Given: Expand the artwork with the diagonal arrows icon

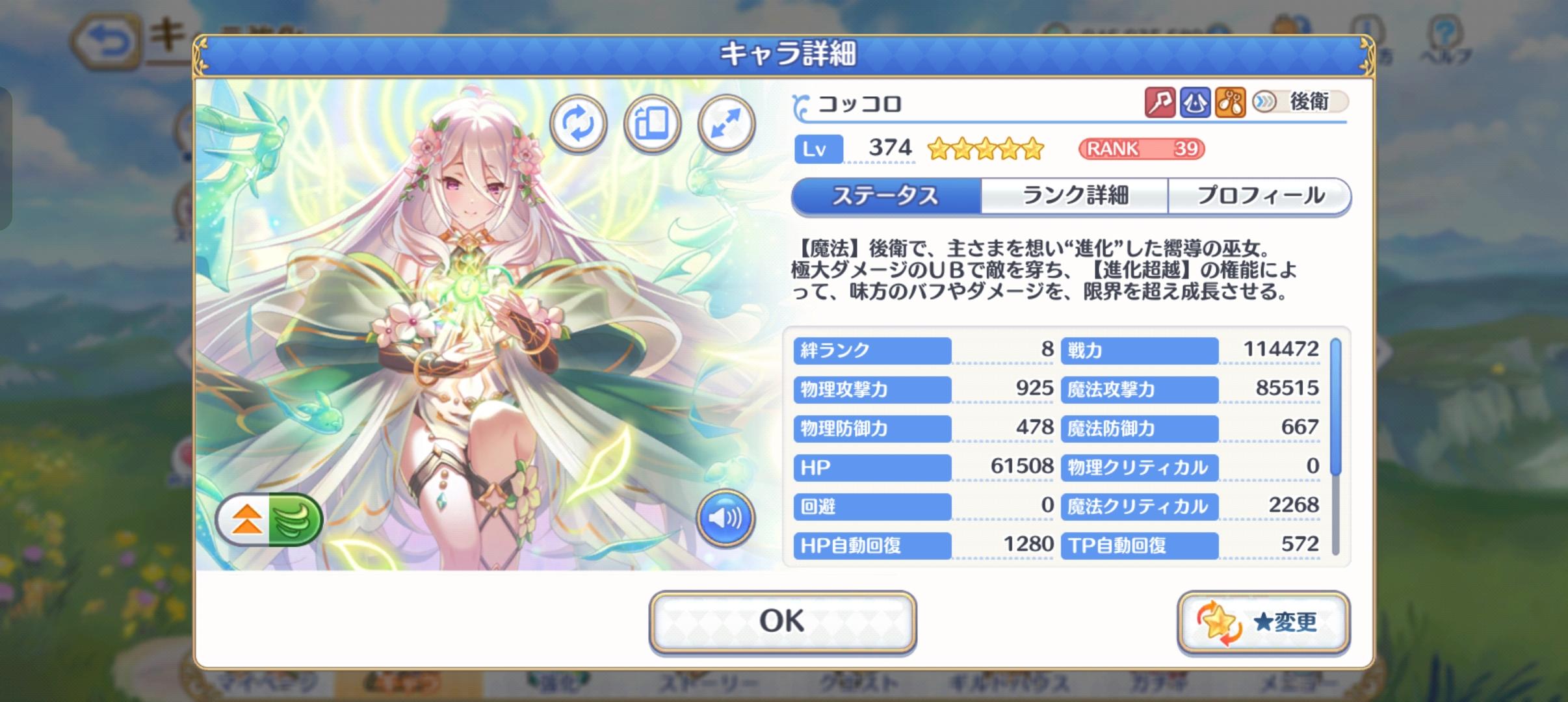Looking at the screenshot, I should click(x=727, y=124).
